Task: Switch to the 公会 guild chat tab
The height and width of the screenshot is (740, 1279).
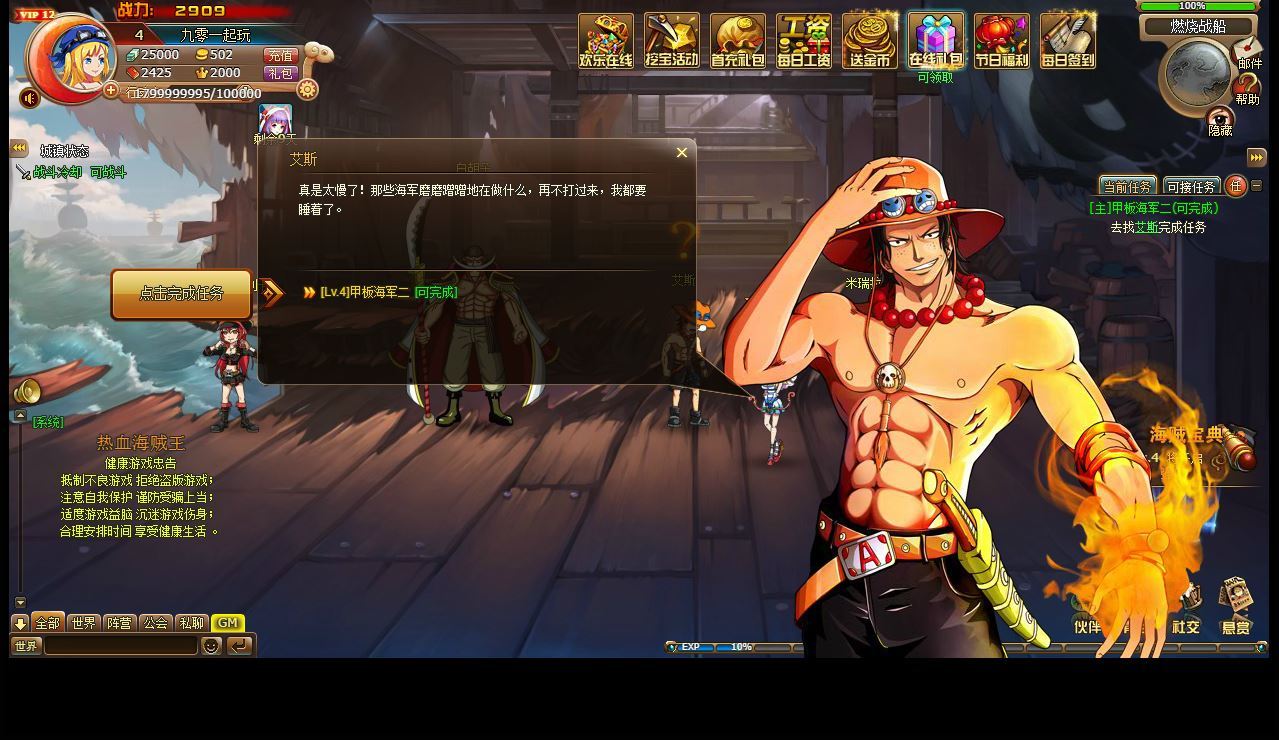Action: click(156, 623)
